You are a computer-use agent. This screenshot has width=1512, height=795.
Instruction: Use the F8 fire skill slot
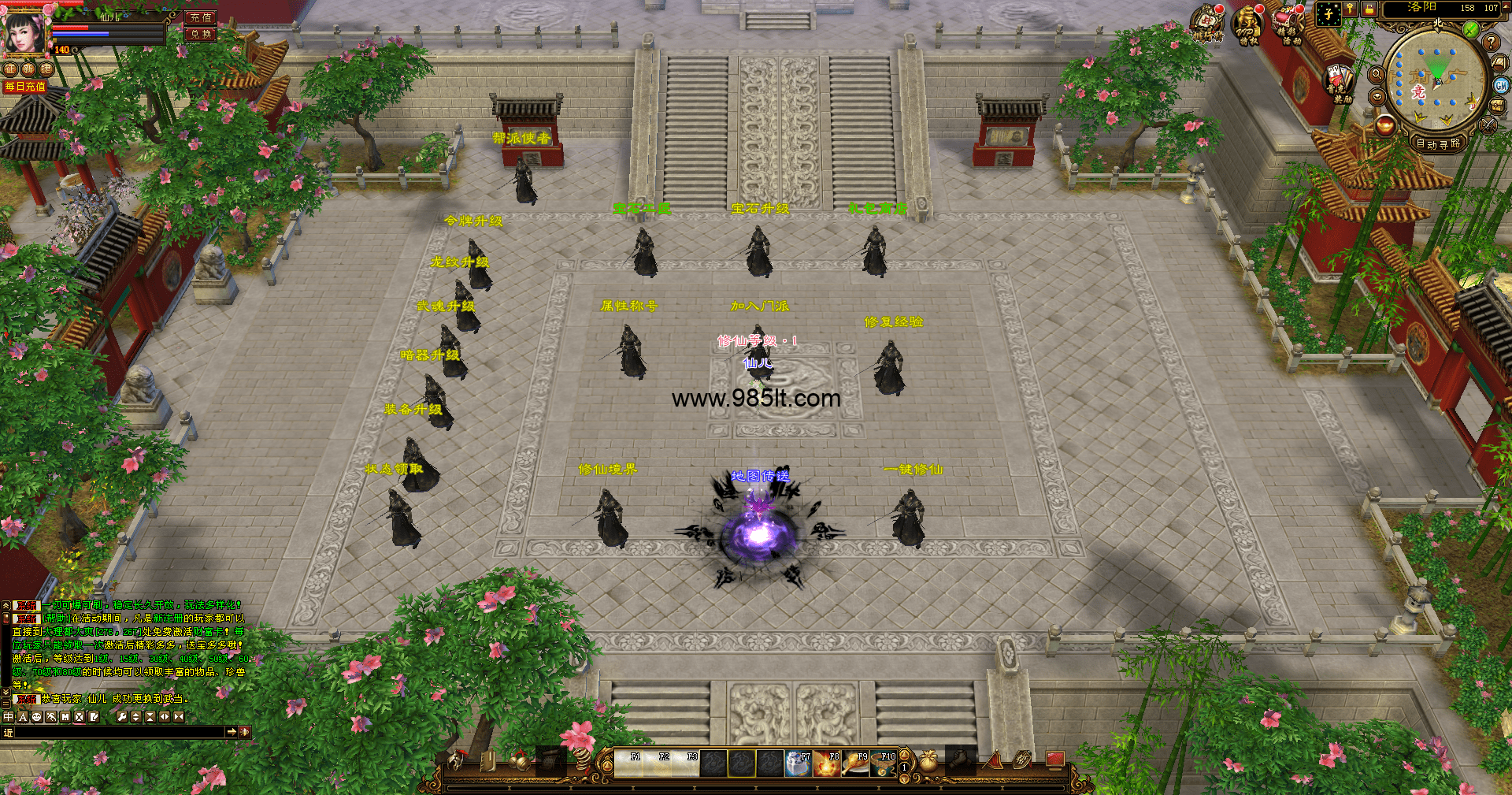click(x=827, y=763)
